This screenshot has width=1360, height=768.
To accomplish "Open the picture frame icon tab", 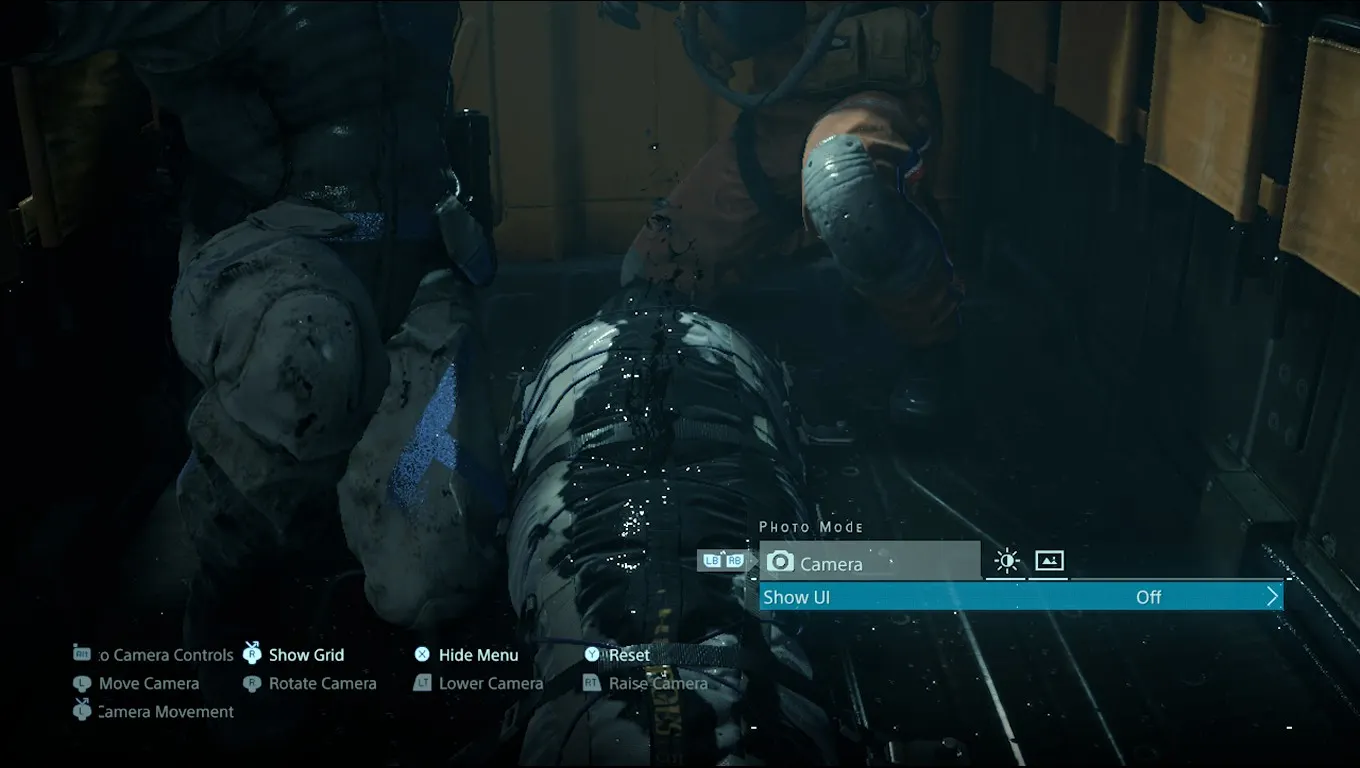I will point(1049,561).
